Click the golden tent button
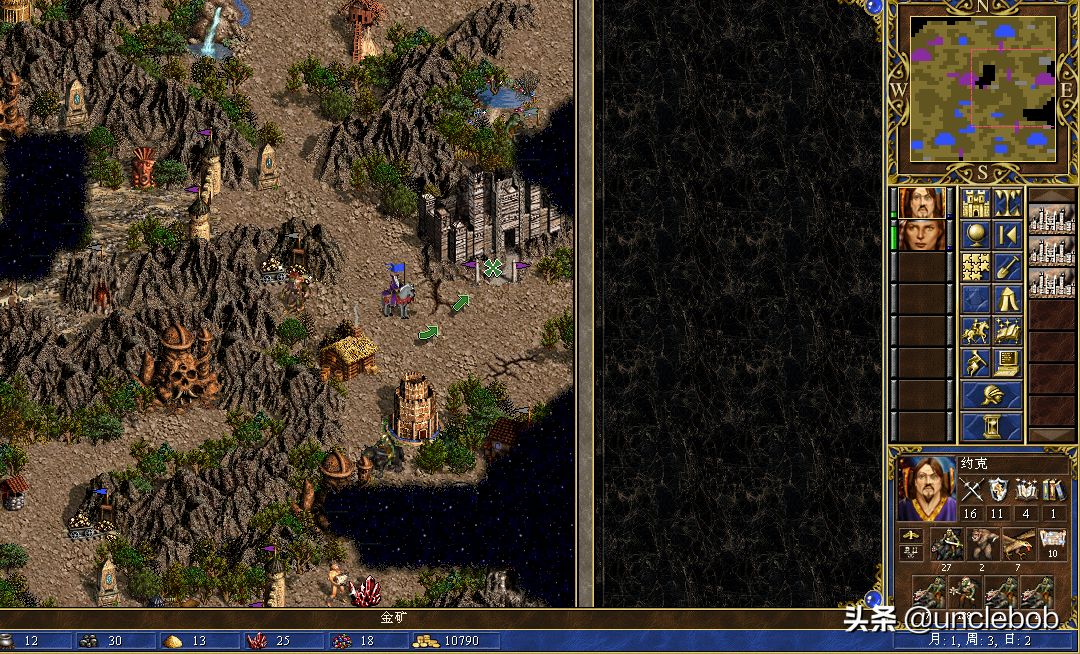The image size is (1080, 654). 1007,298
